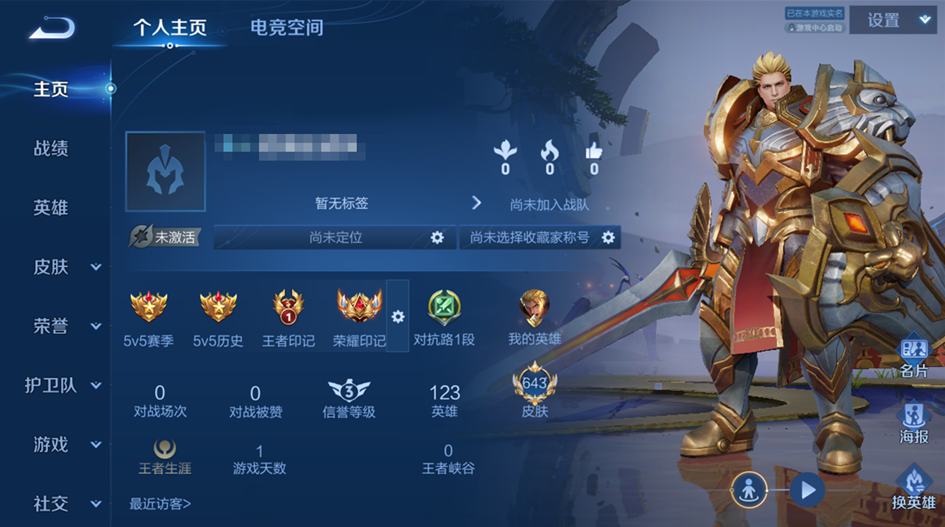Switch to the 电竞空间 tab
Viewport: 945px width, 527px height.
(x=286, y=27)
